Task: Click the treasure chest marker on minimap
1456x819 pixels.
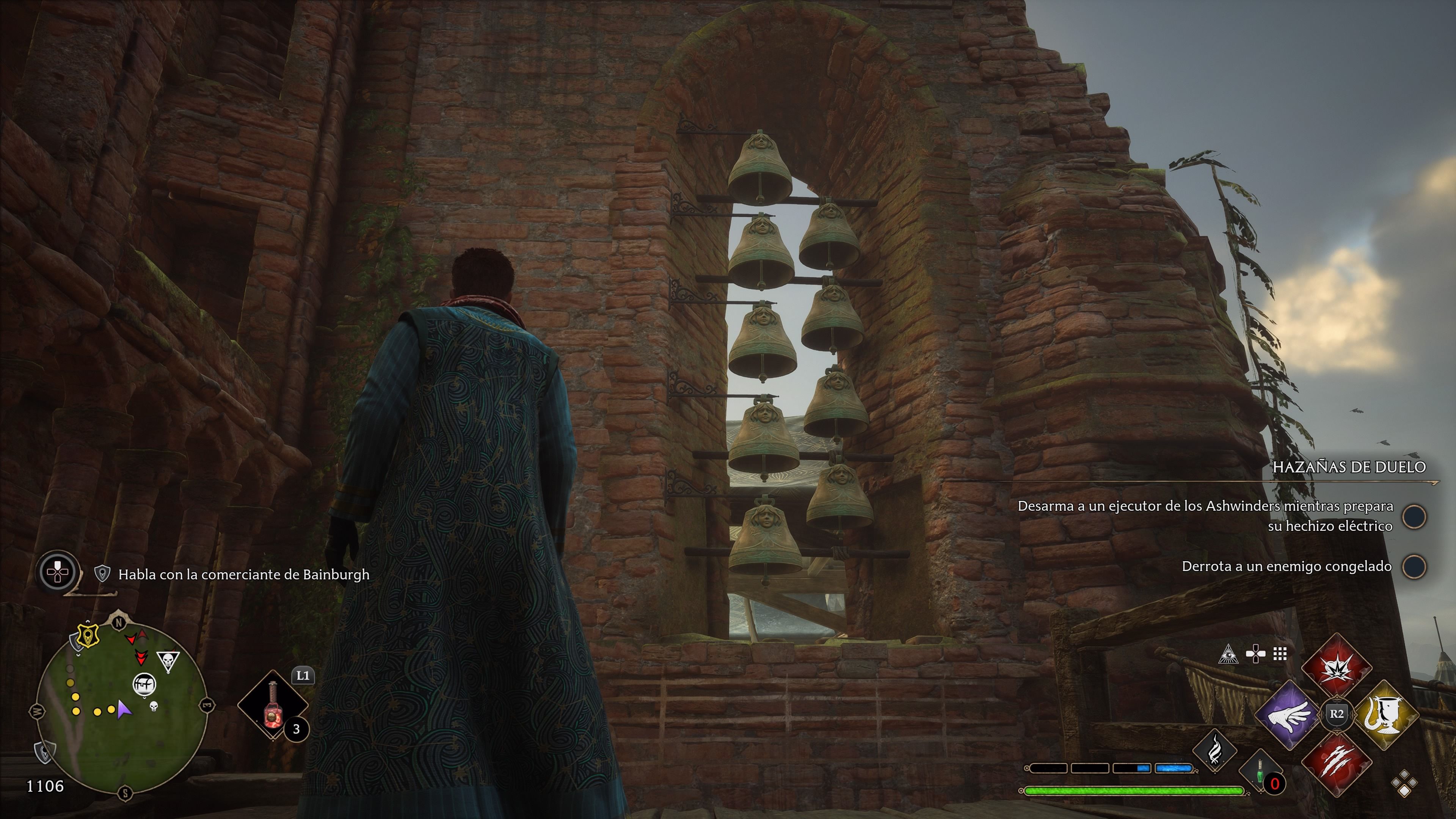Action: coord(144,684)
